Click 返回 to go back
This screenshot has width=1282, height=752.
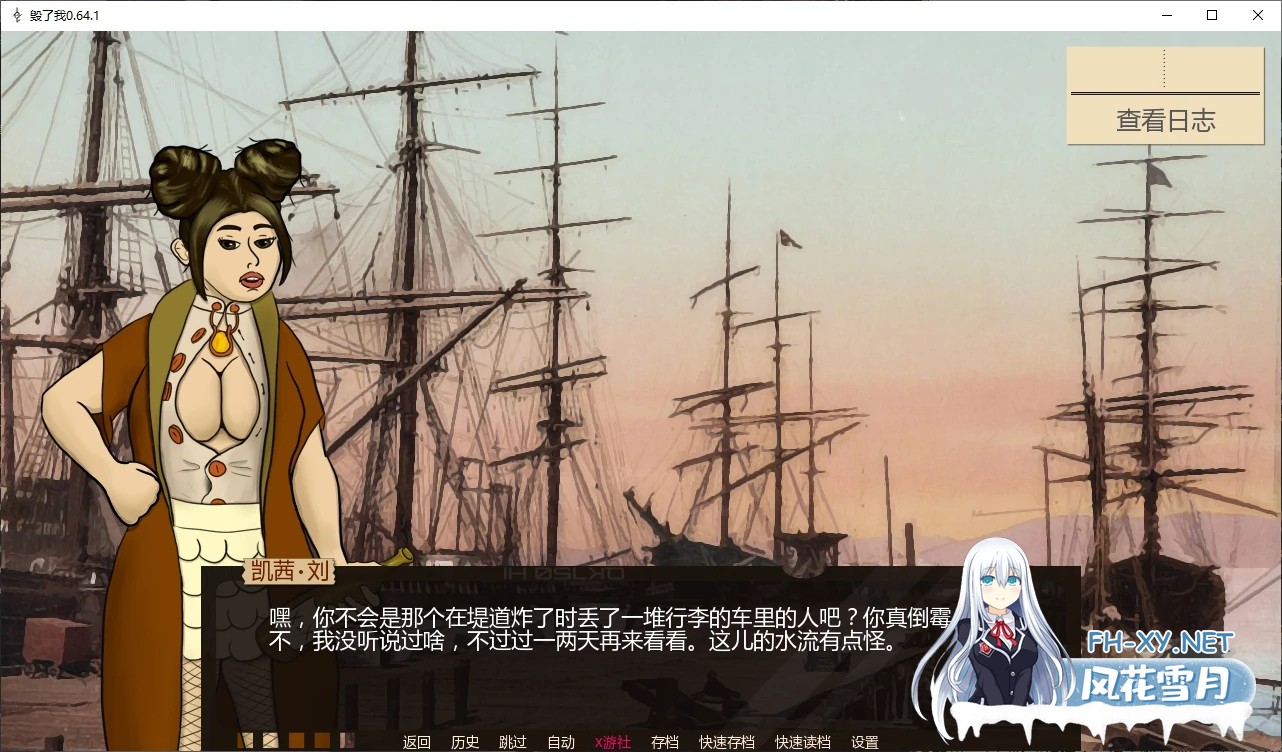[x=416, y=742]
